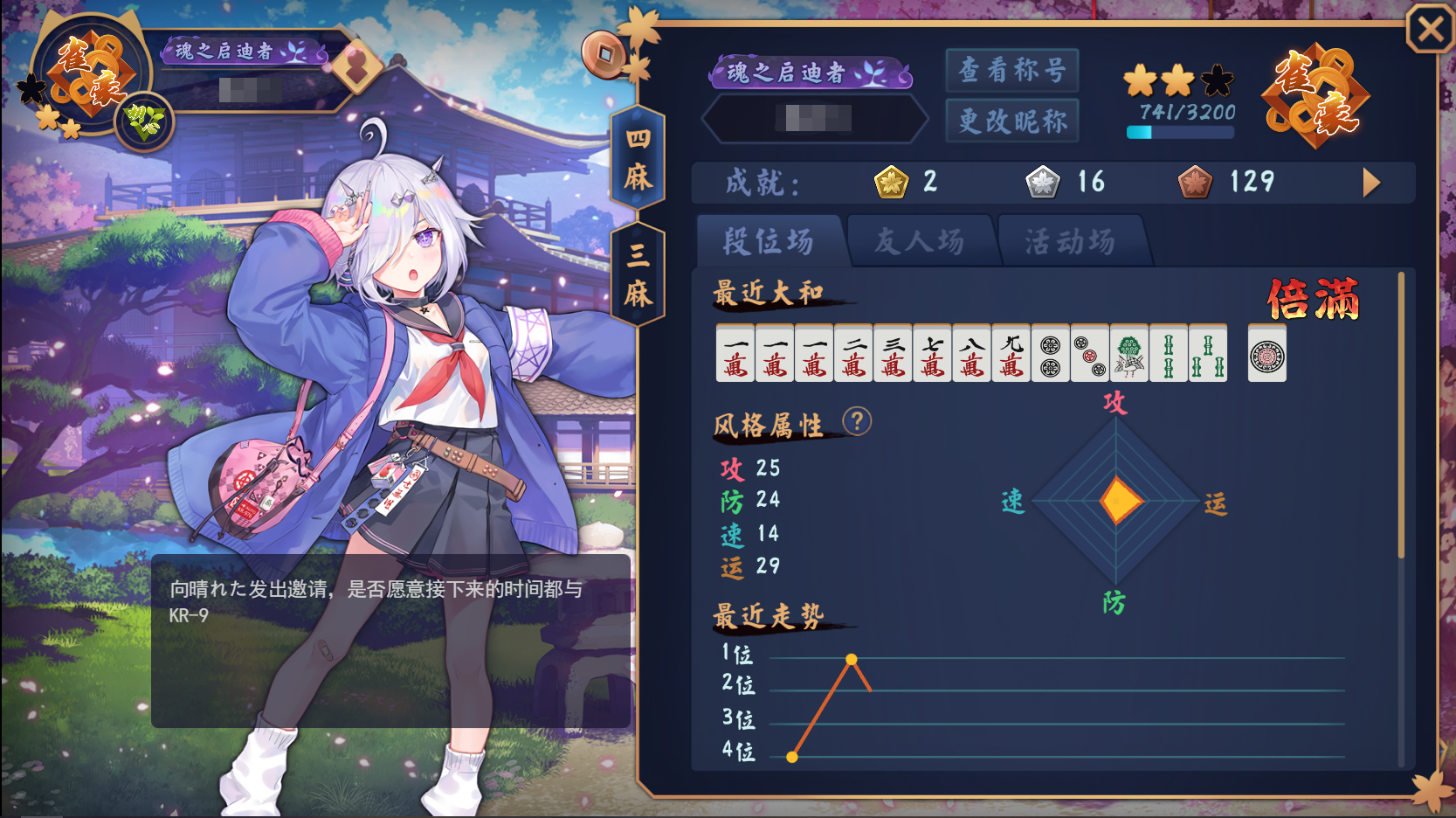Click the 更改昵称 nickname button

point(1012,121)
